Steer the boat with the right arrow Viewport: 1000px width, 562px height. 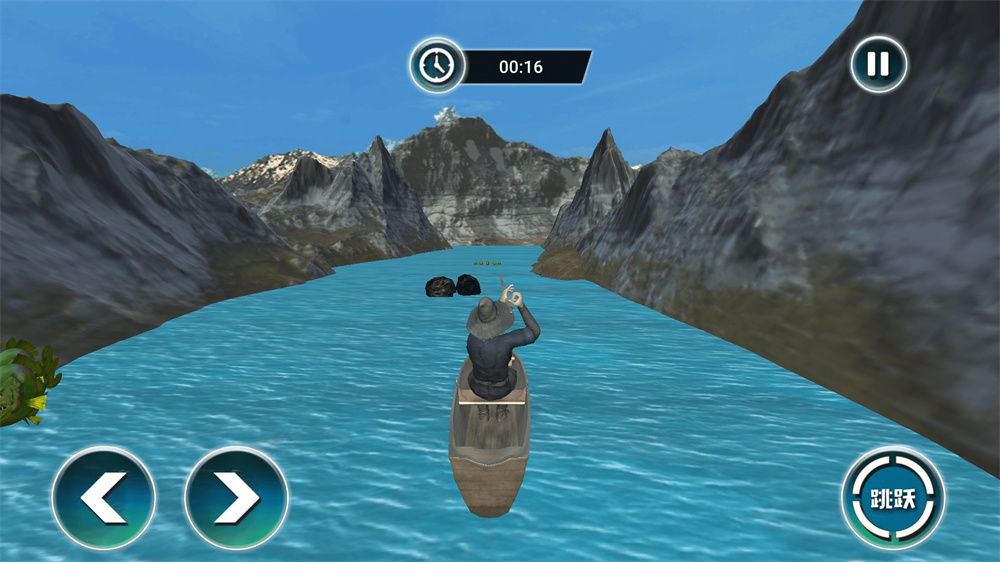pos(237,498)
